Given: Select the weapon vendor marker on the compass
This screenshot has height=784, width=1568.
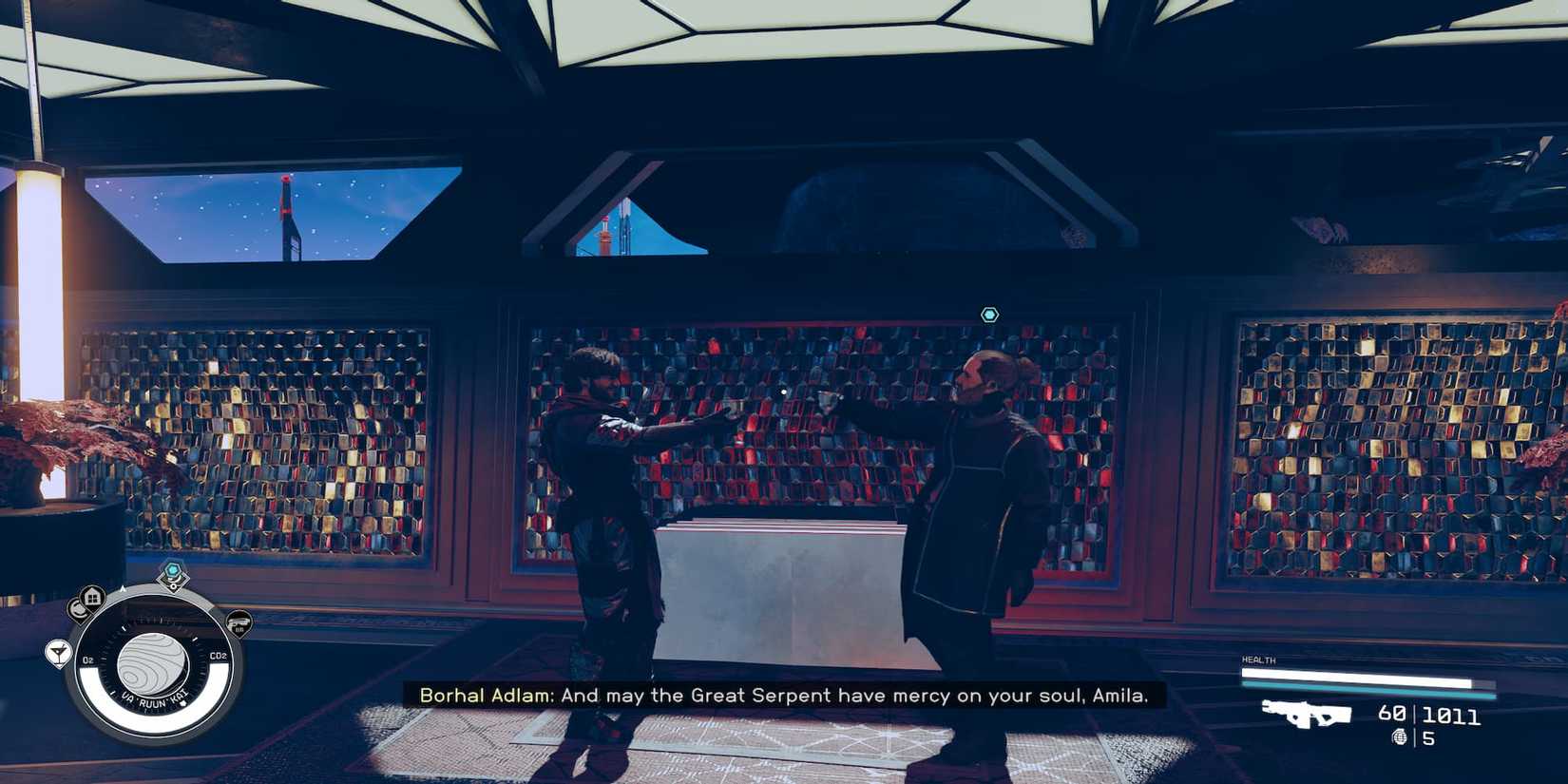Looking at the screenshot, I should point(241,621).
